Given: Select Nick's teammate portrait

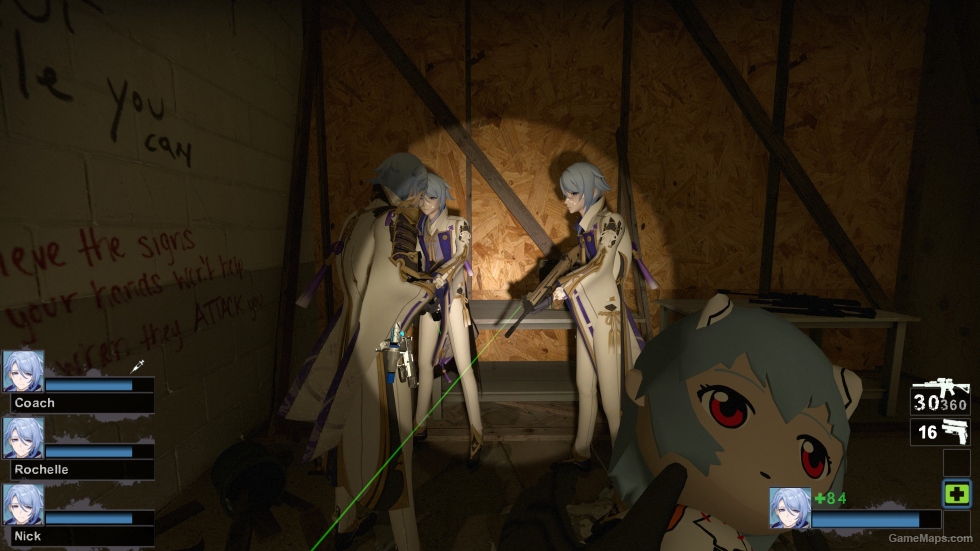Looking at the screenshot, I should (23, 505).
